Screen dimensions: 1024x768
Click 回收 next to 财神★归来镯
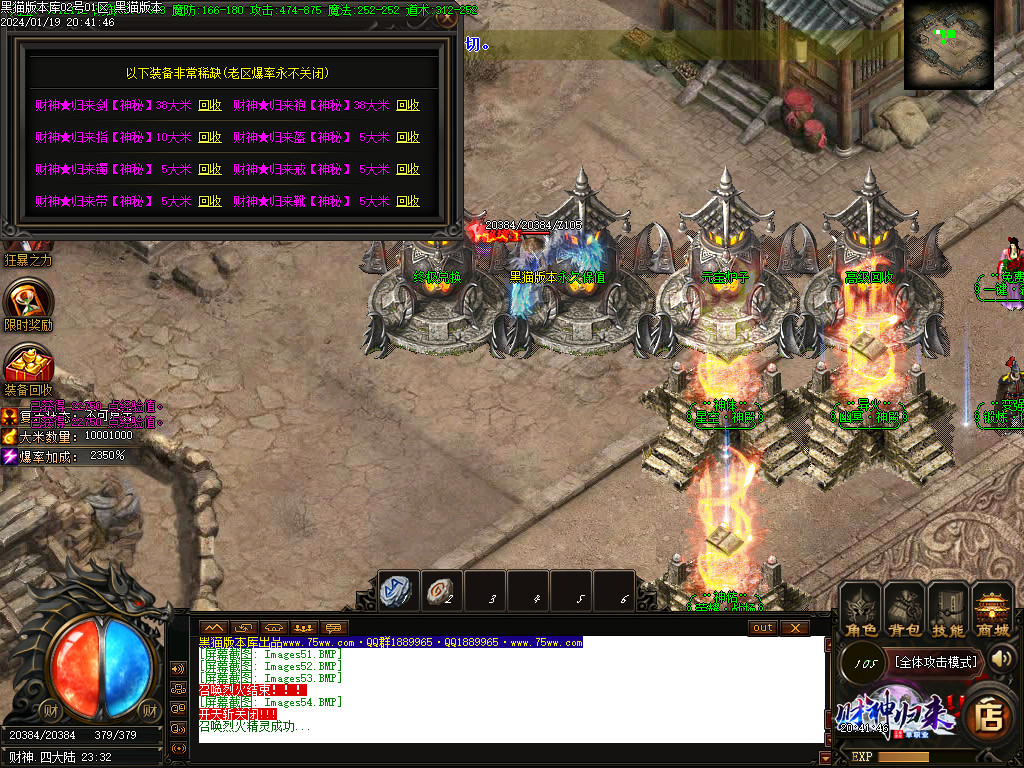point(210,169)
